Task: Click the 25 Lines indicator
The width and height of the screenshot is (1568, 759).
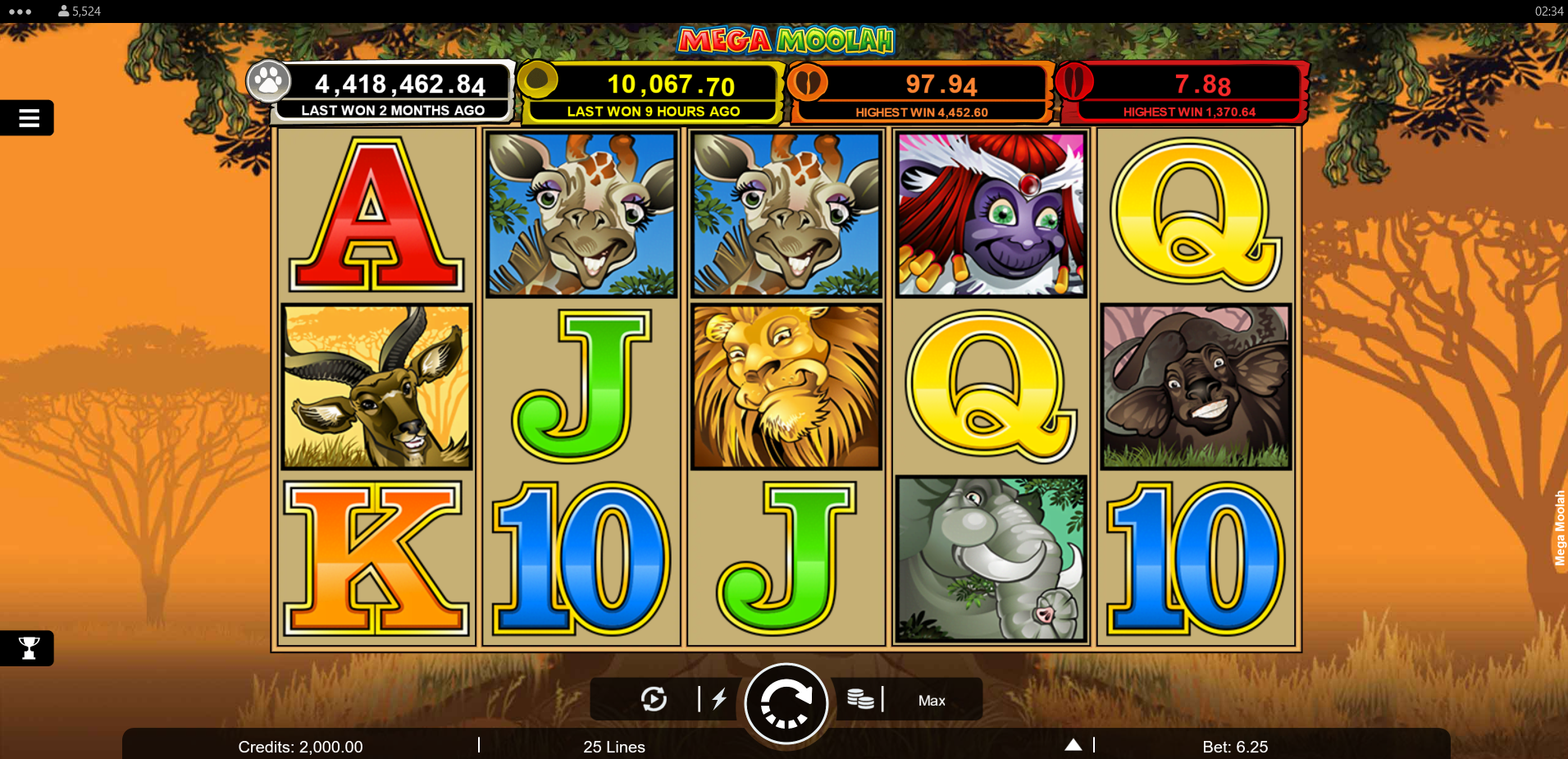Action: [613, 746]
